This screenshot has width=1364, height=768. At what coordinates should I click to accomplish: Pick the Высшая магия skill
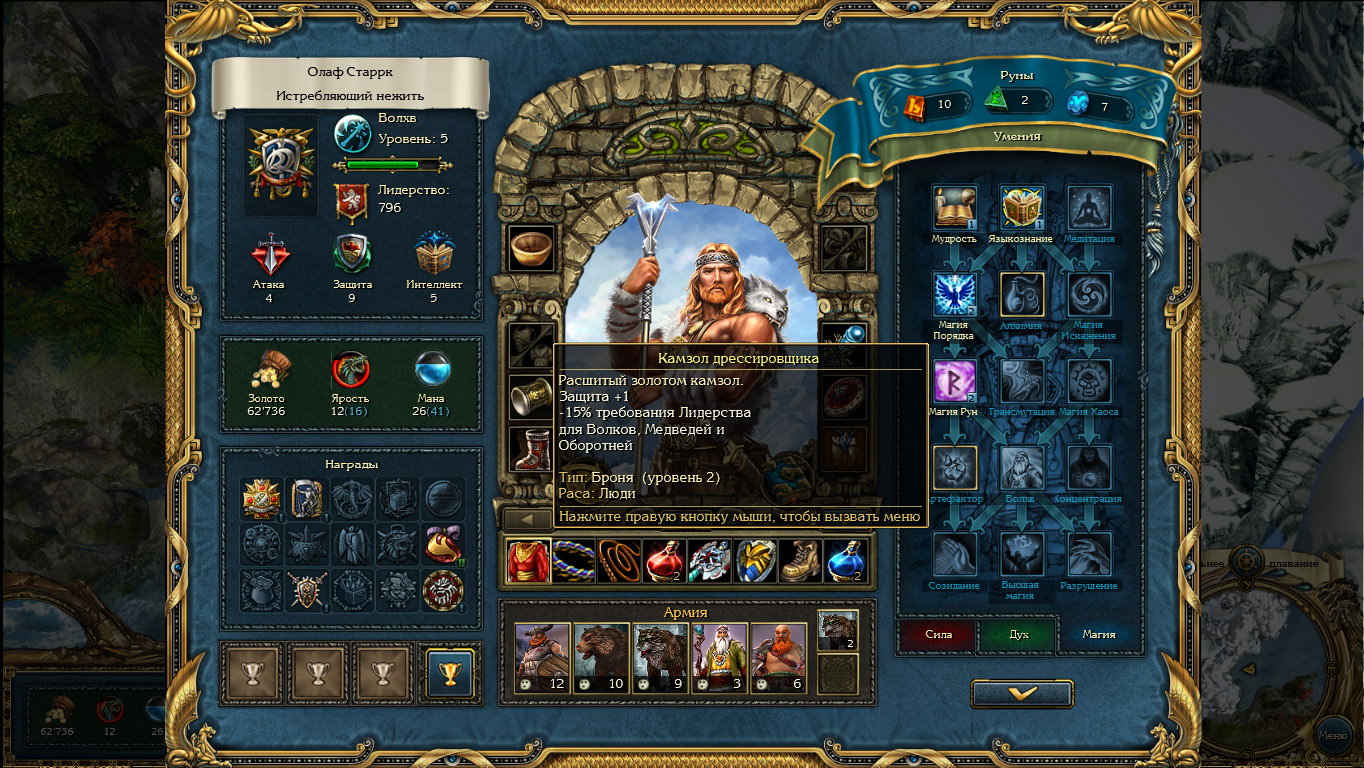click(x=1022, y=554)
